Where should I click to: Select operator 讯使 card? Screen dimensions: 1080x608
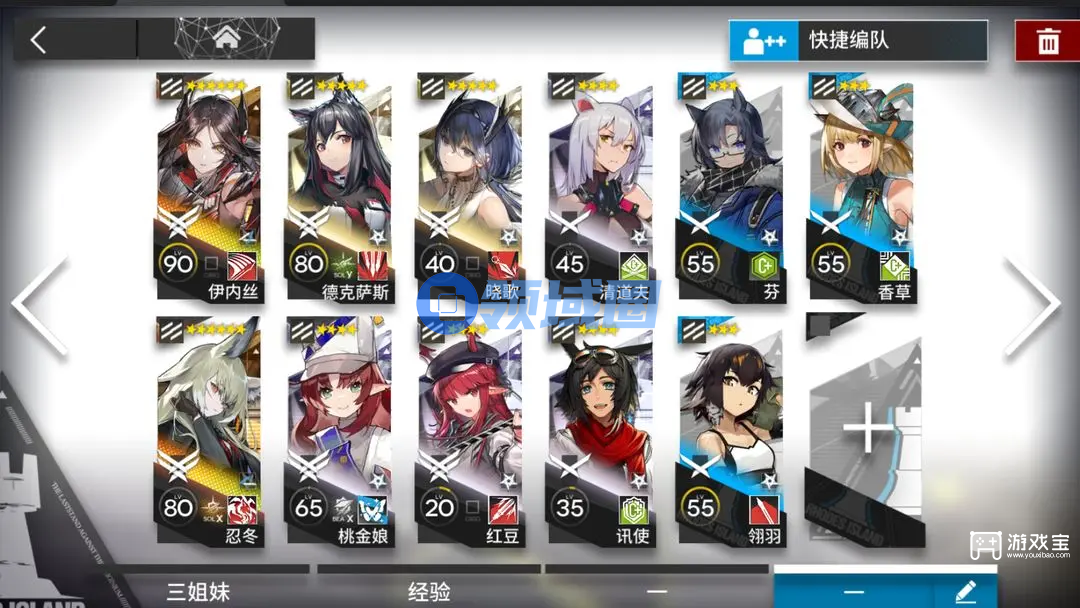point(598,432)
